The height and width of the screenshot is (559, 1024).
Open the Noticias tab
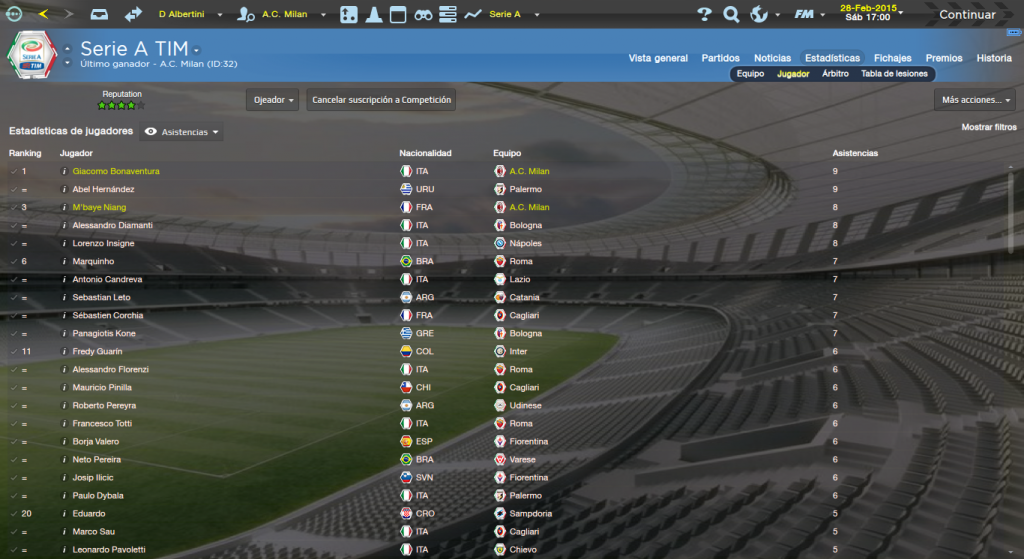coord(772,58)
